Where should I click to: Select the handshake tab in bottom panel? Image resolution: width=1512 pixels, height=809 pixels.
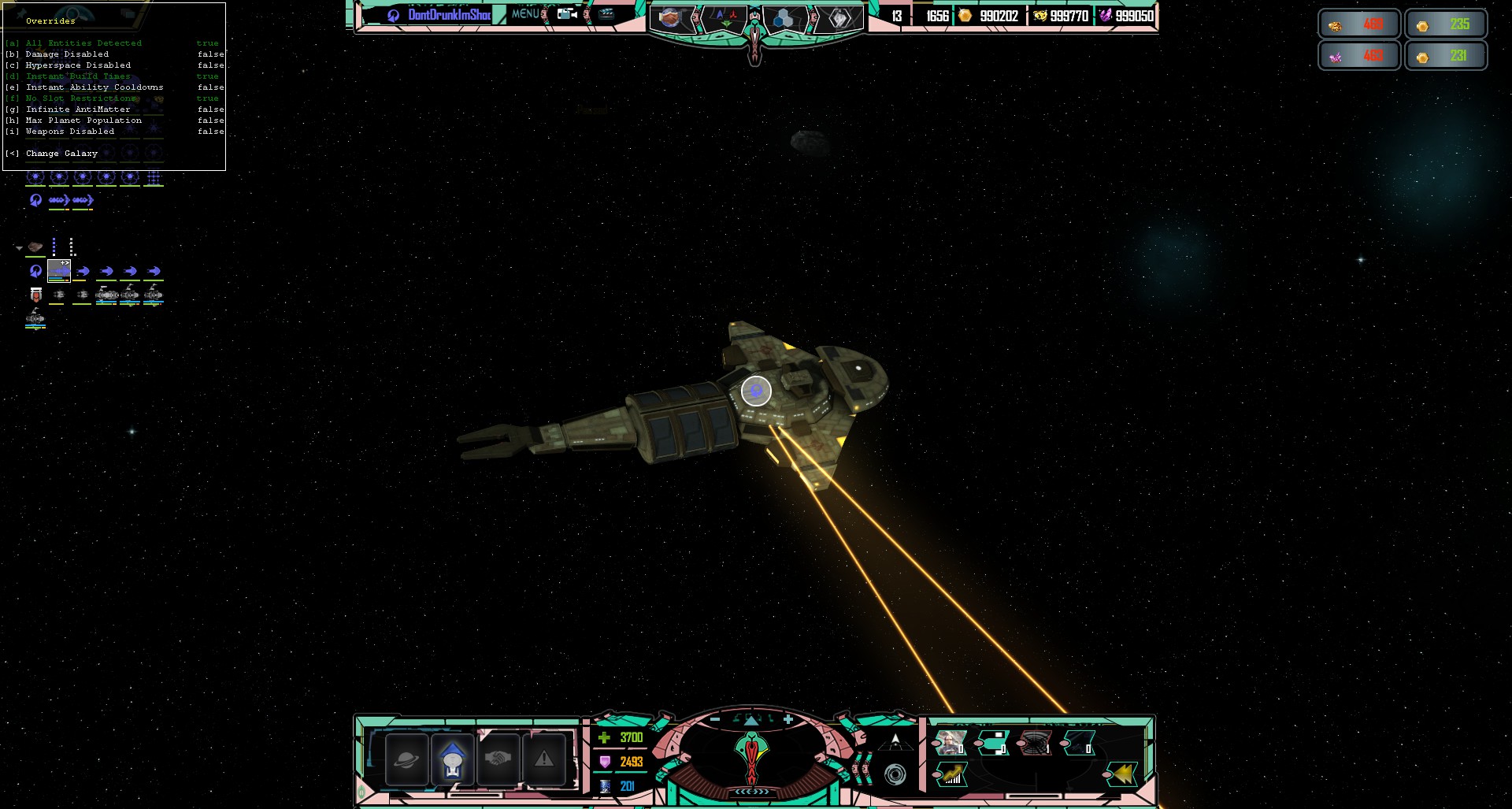[x=498, y=759]
